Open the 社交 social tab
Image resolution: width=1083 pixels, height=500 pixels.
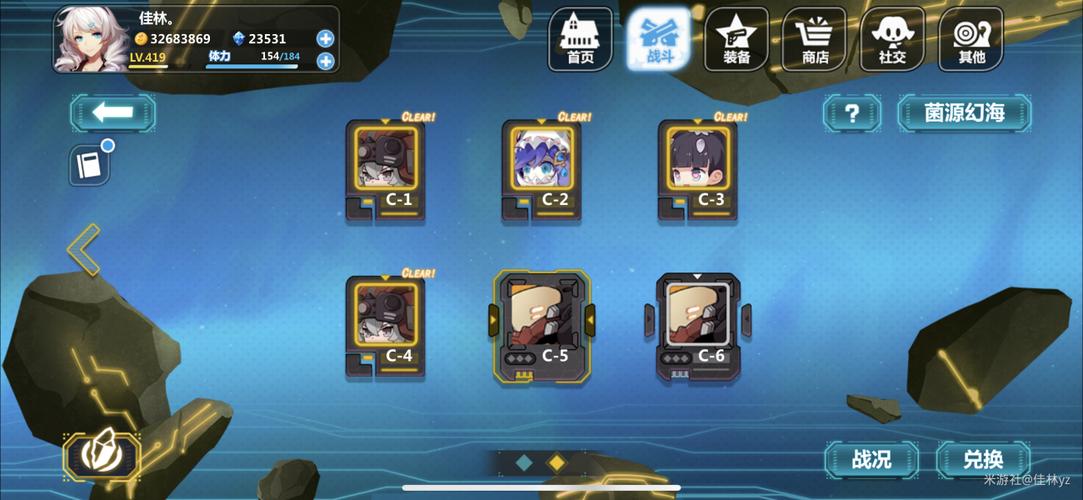point(892,40)
